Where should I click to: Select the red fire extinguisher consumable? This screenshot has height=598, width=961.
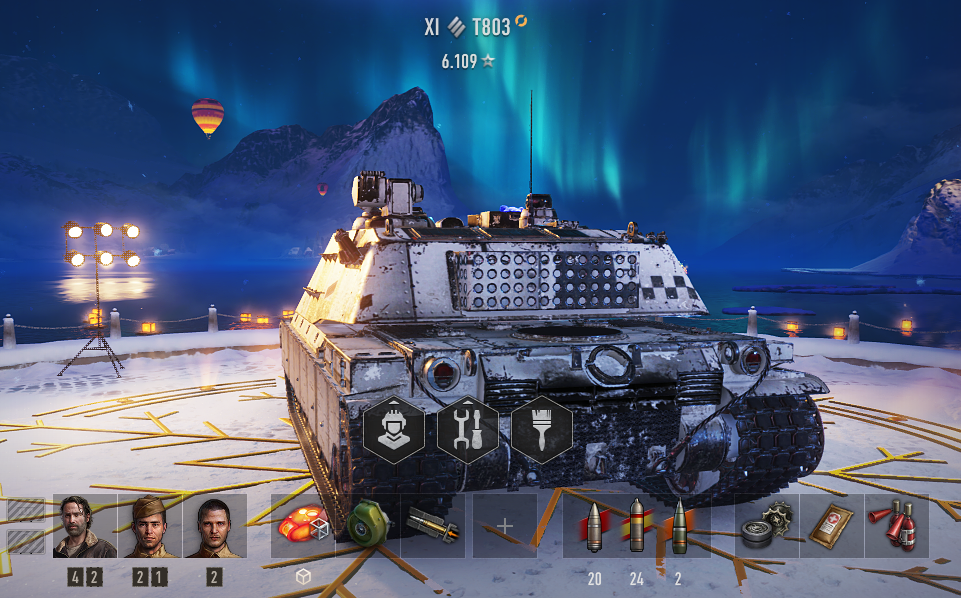pyautogui.click(x=896, y=526)
